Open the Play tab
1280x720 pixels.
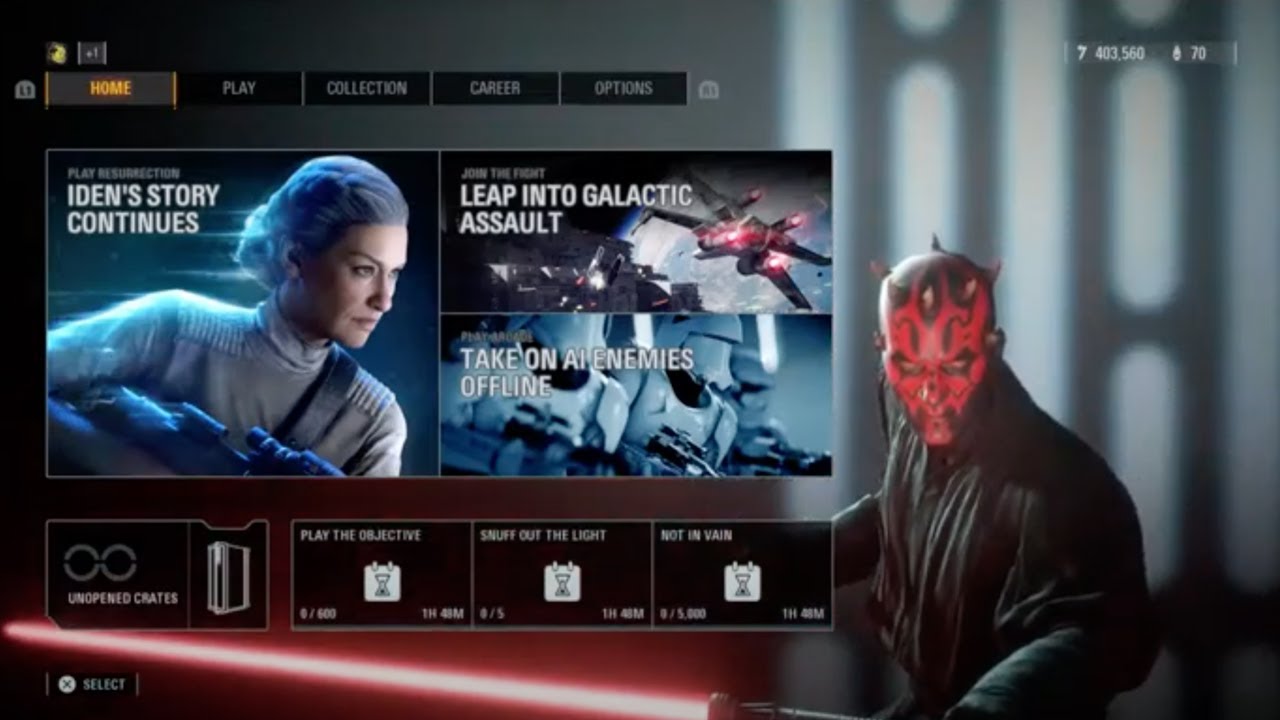(239, 88)
